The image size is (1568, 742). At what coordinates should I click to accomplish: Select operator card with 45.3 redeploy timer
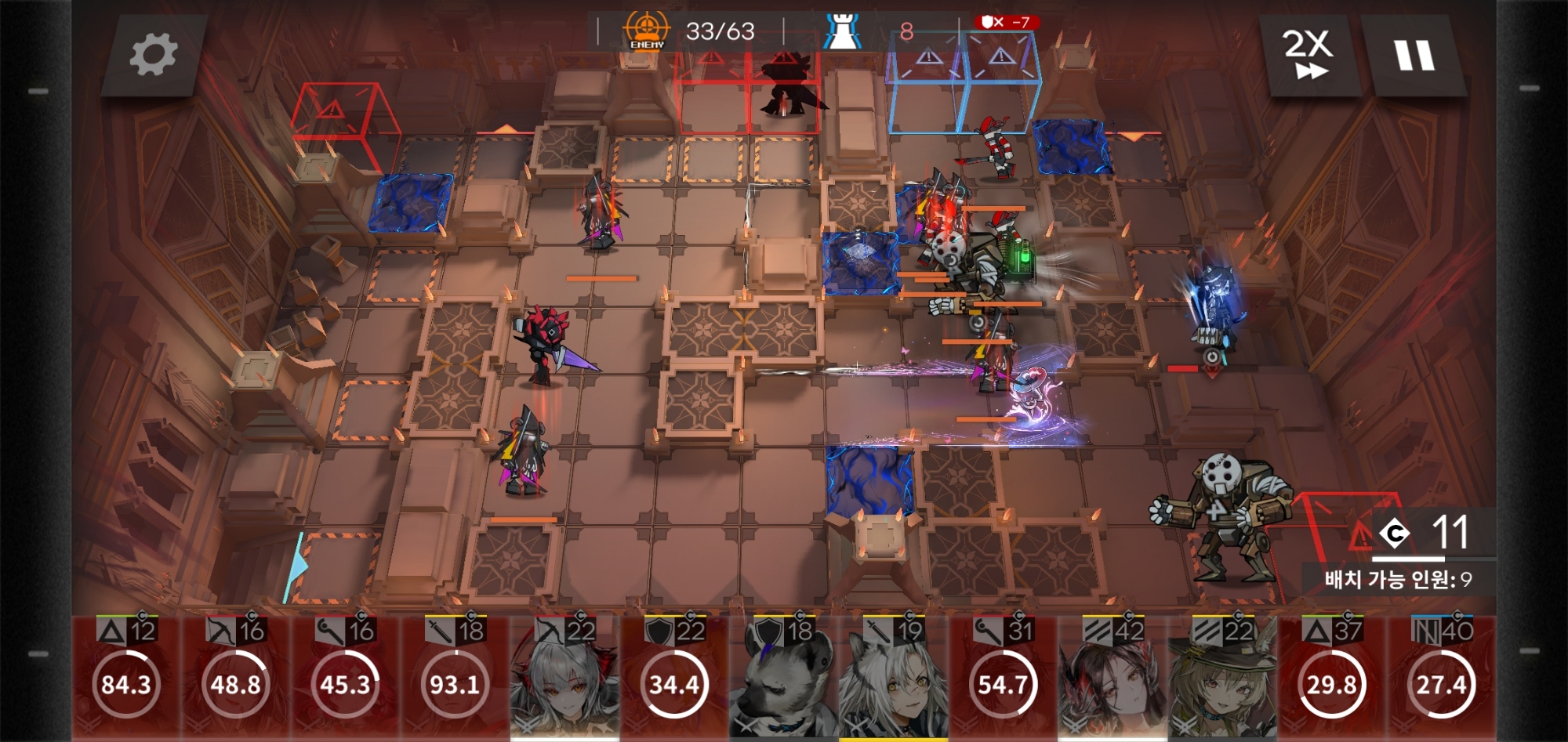pyautogui.click(x=346, y=679)
